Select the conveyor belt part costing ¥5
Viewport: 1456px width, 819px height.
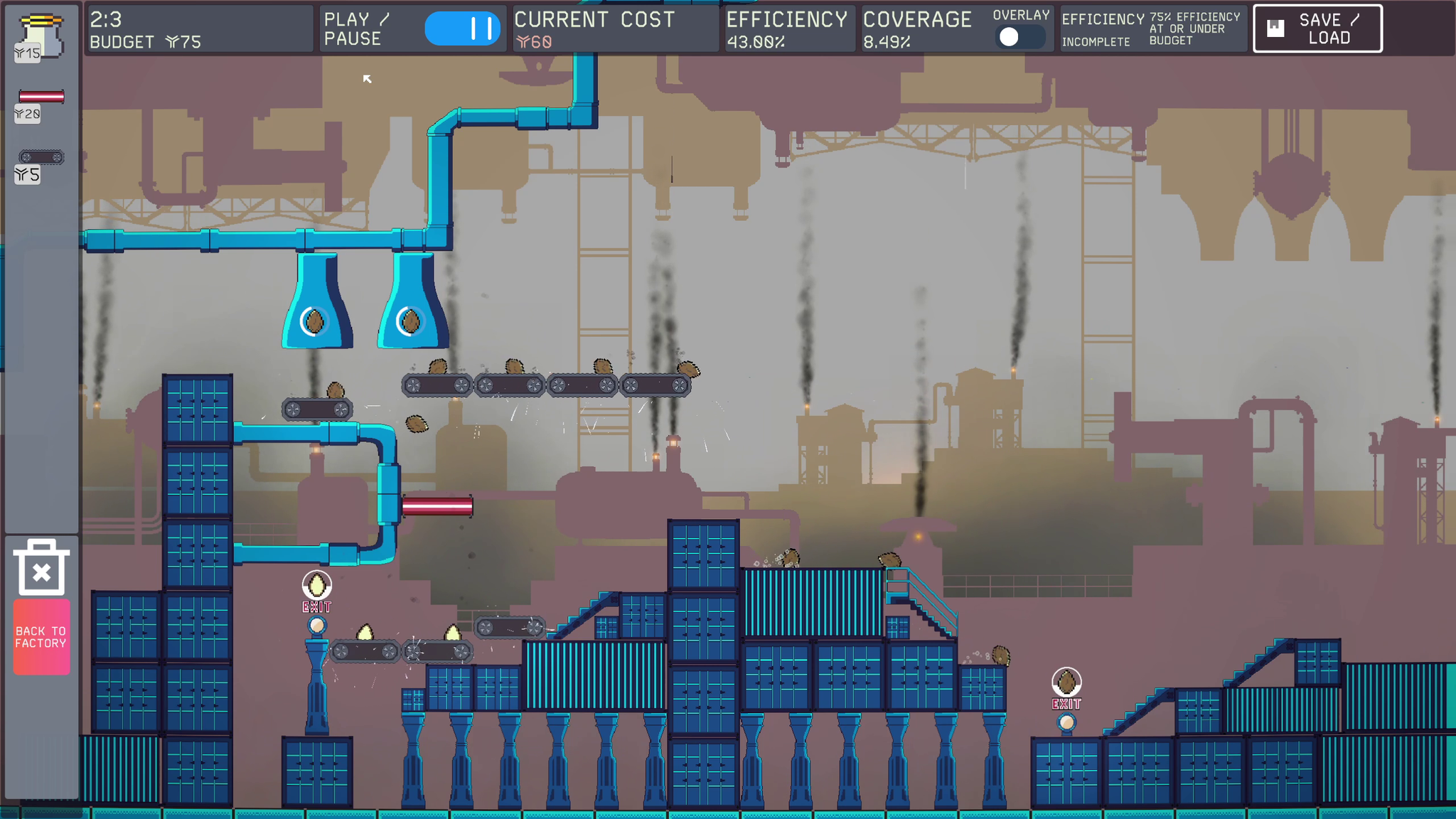(x=43, y=156)
